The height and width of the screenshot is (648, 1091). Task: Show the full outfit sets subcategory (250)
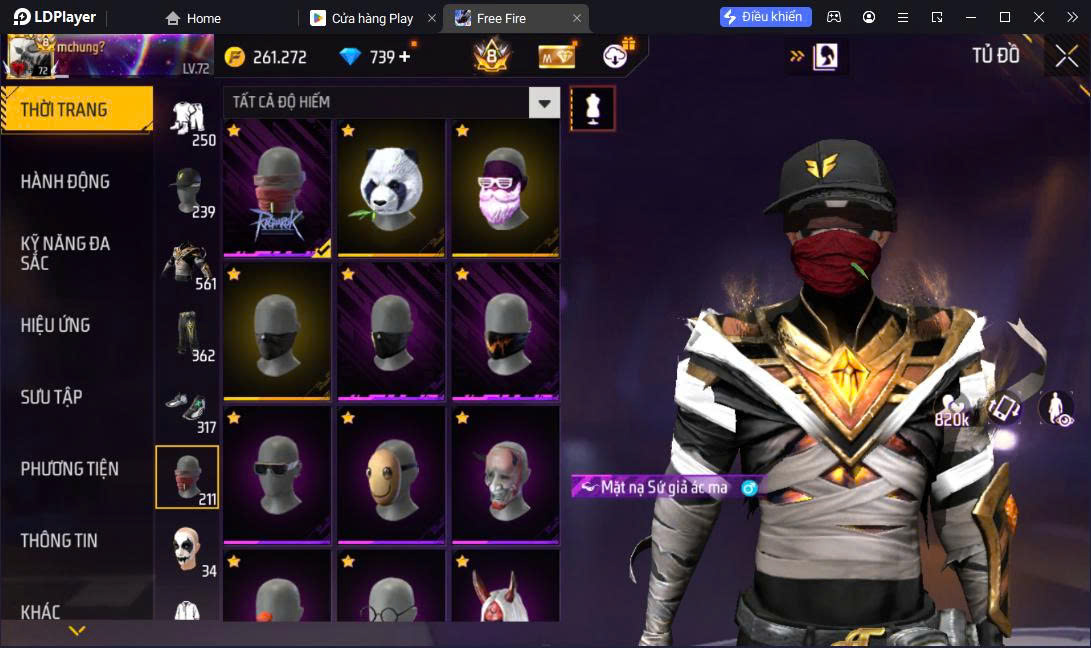(187, 123)
